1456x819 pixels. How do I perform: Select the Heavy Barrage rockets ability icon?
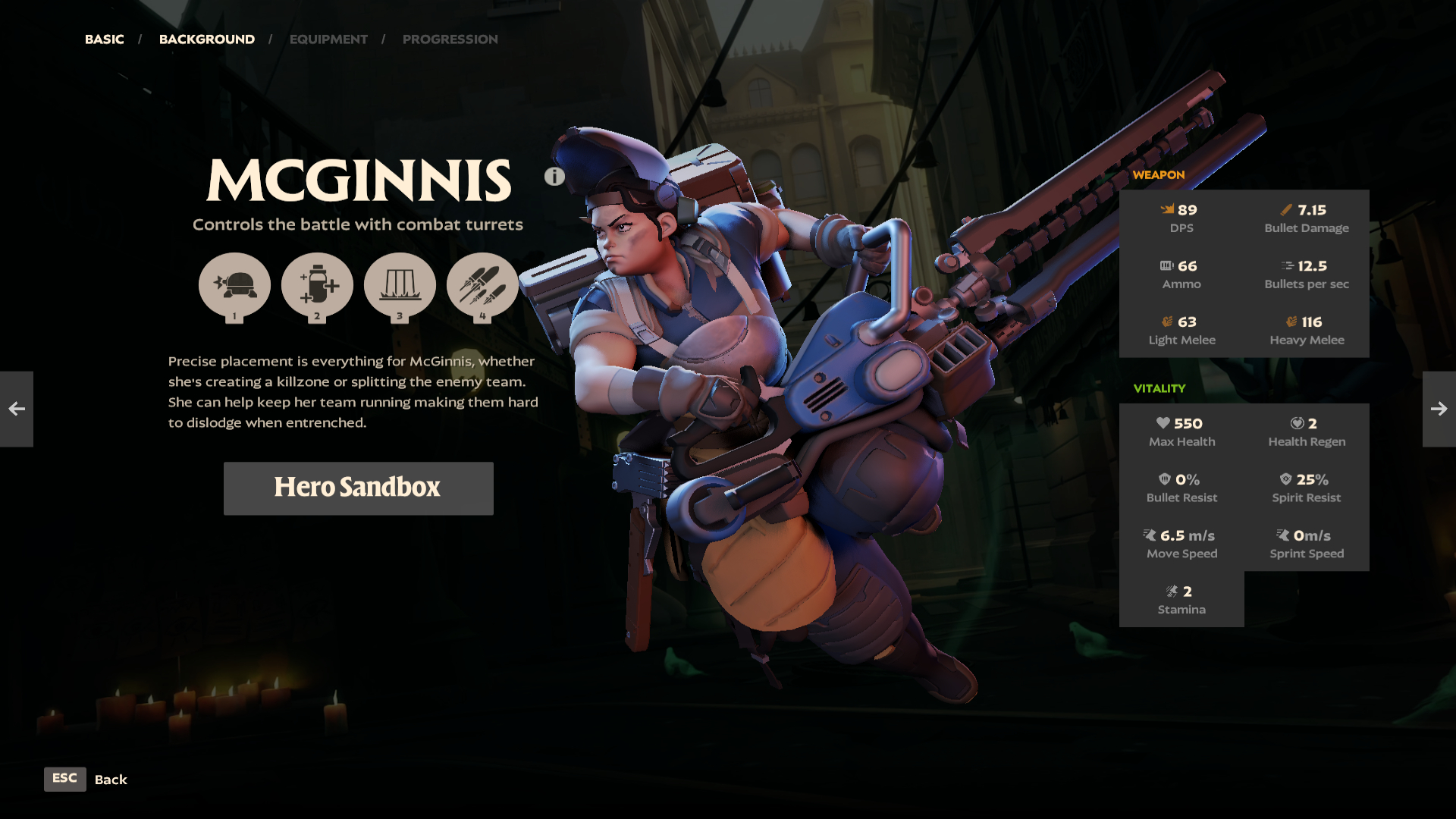[482, 286]
